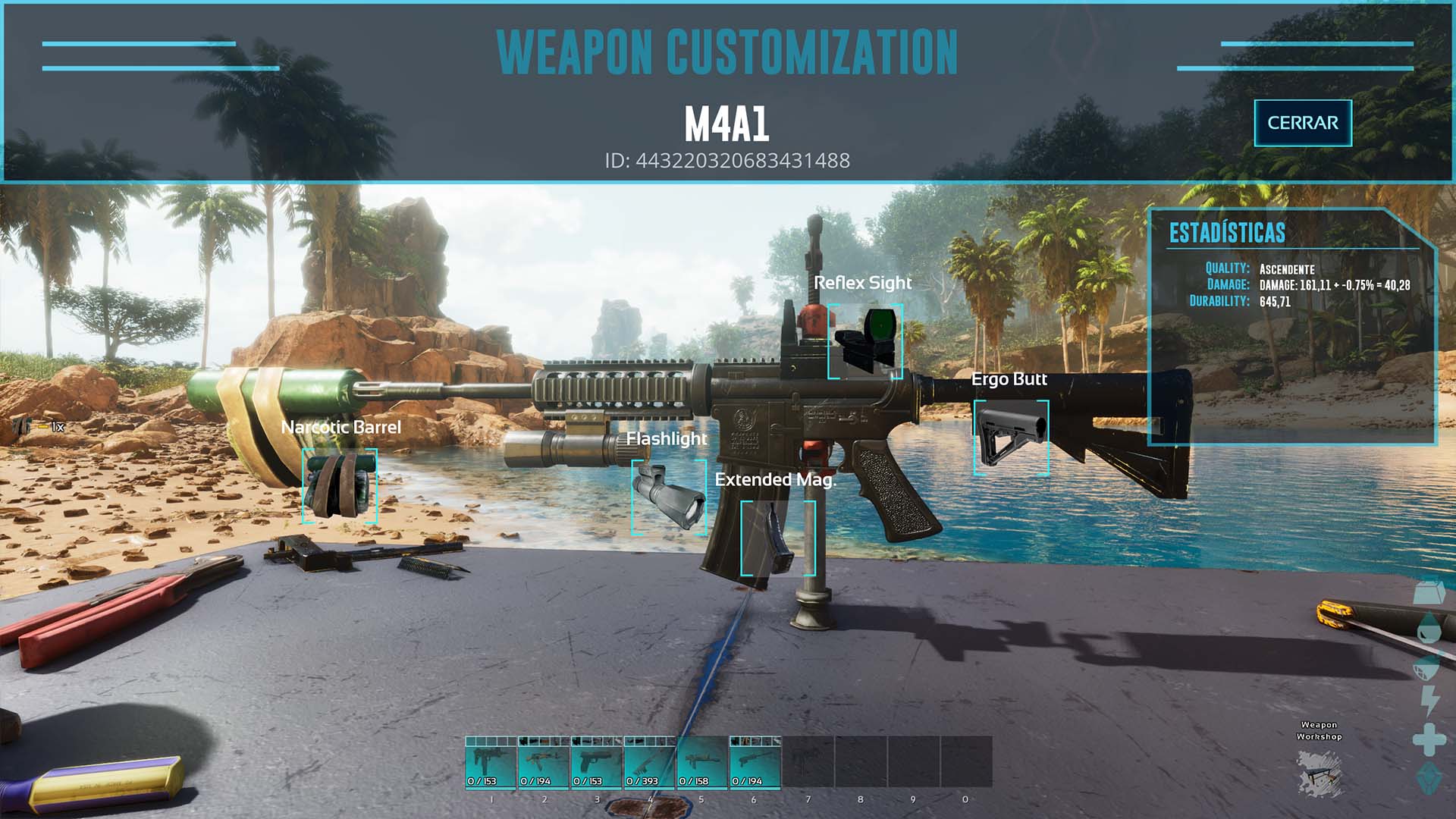Close the weapon customization with CERRAR
The height and width of the screenshot is (819, 1456).
1302,123
